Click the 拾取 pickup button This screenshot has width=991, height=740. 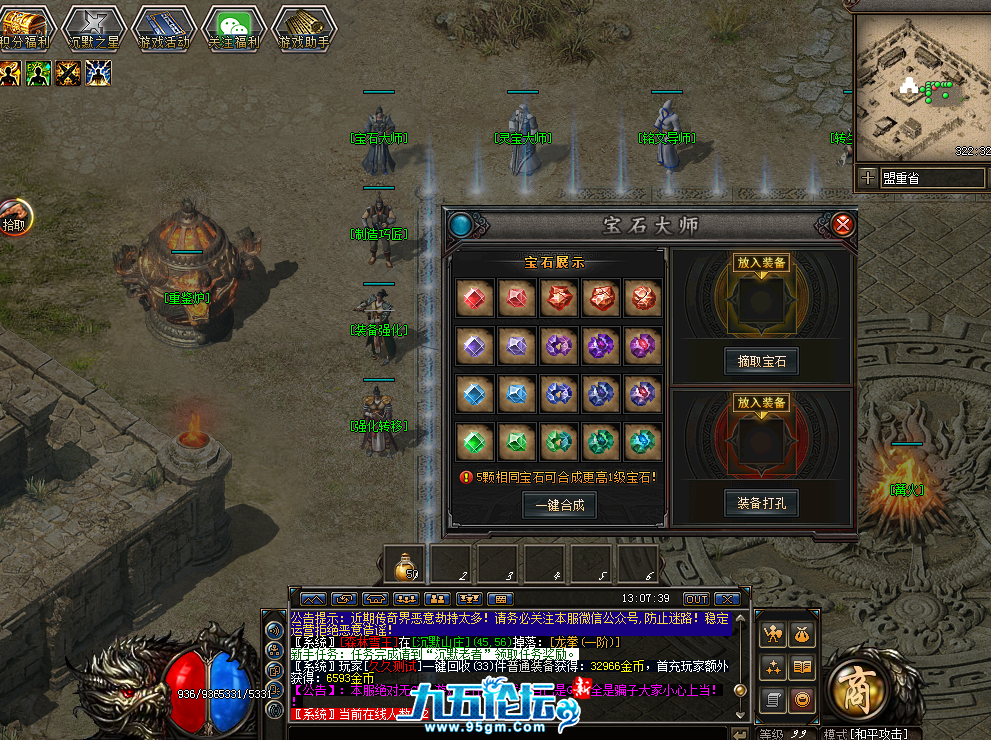(15, 218)
